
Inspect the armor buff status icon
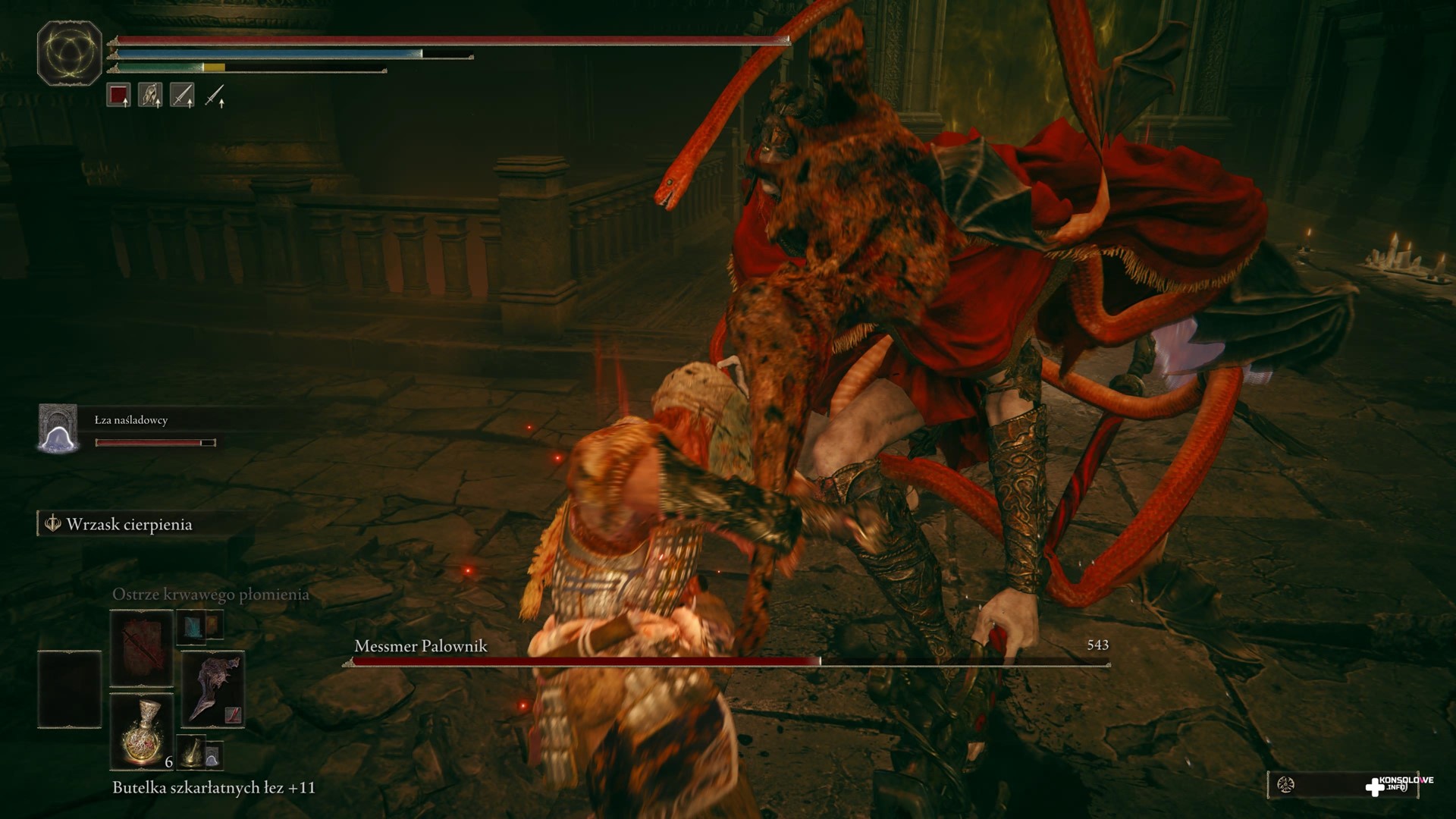tap(150, 96)
